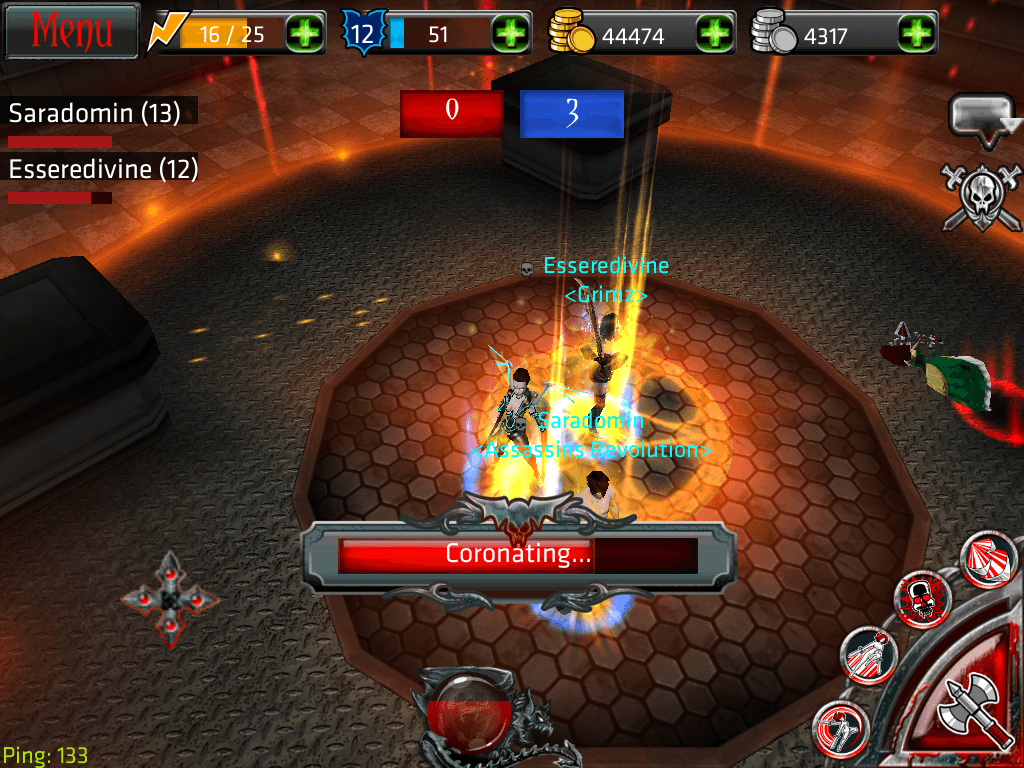This screenshot has width=1024, height=768.
Task: Tap the plus beside the level experience bar
Action: [511, 35]
